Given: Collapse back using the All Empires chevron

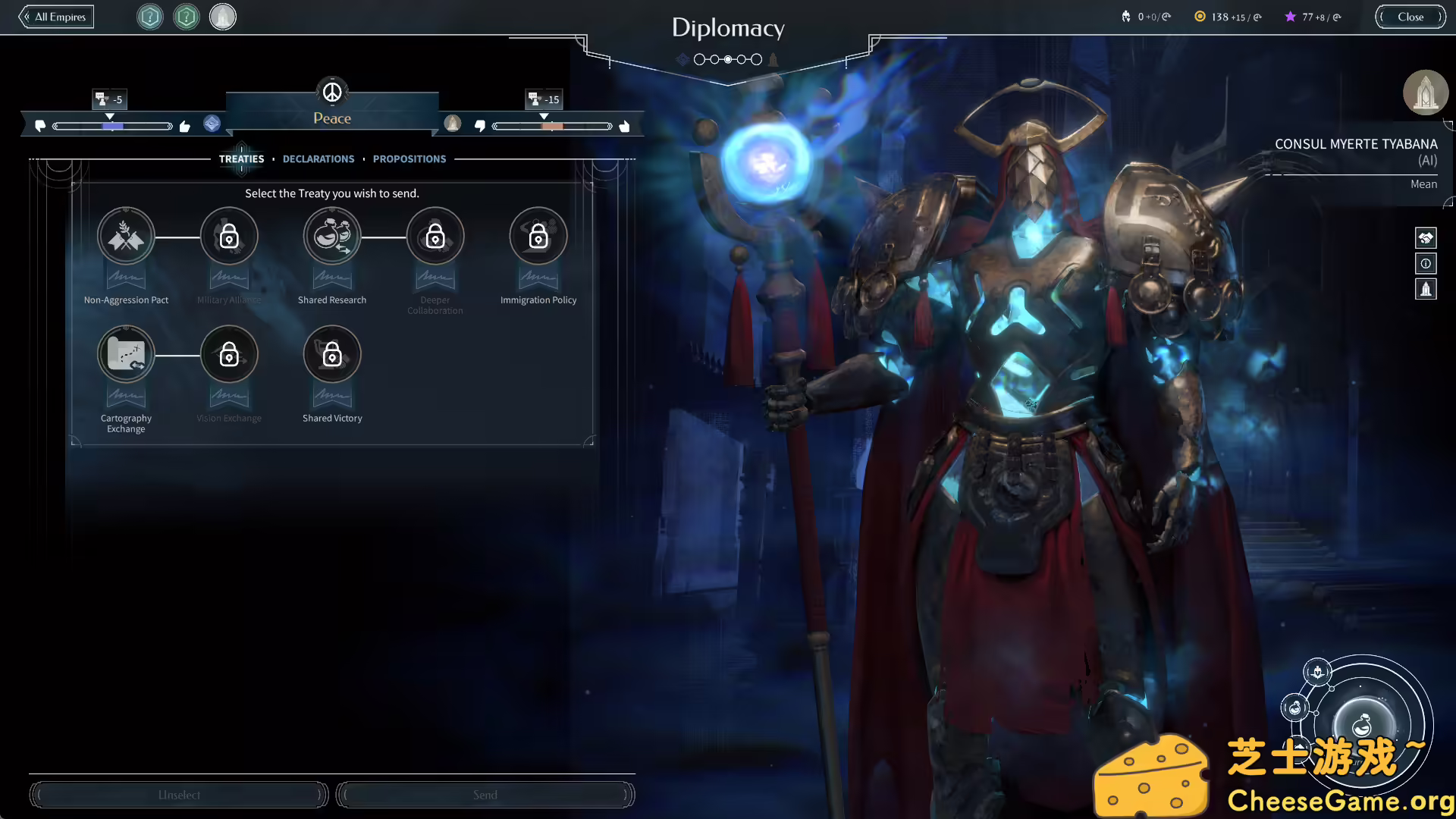Looking at the screenshot, I should click(27, 16).
